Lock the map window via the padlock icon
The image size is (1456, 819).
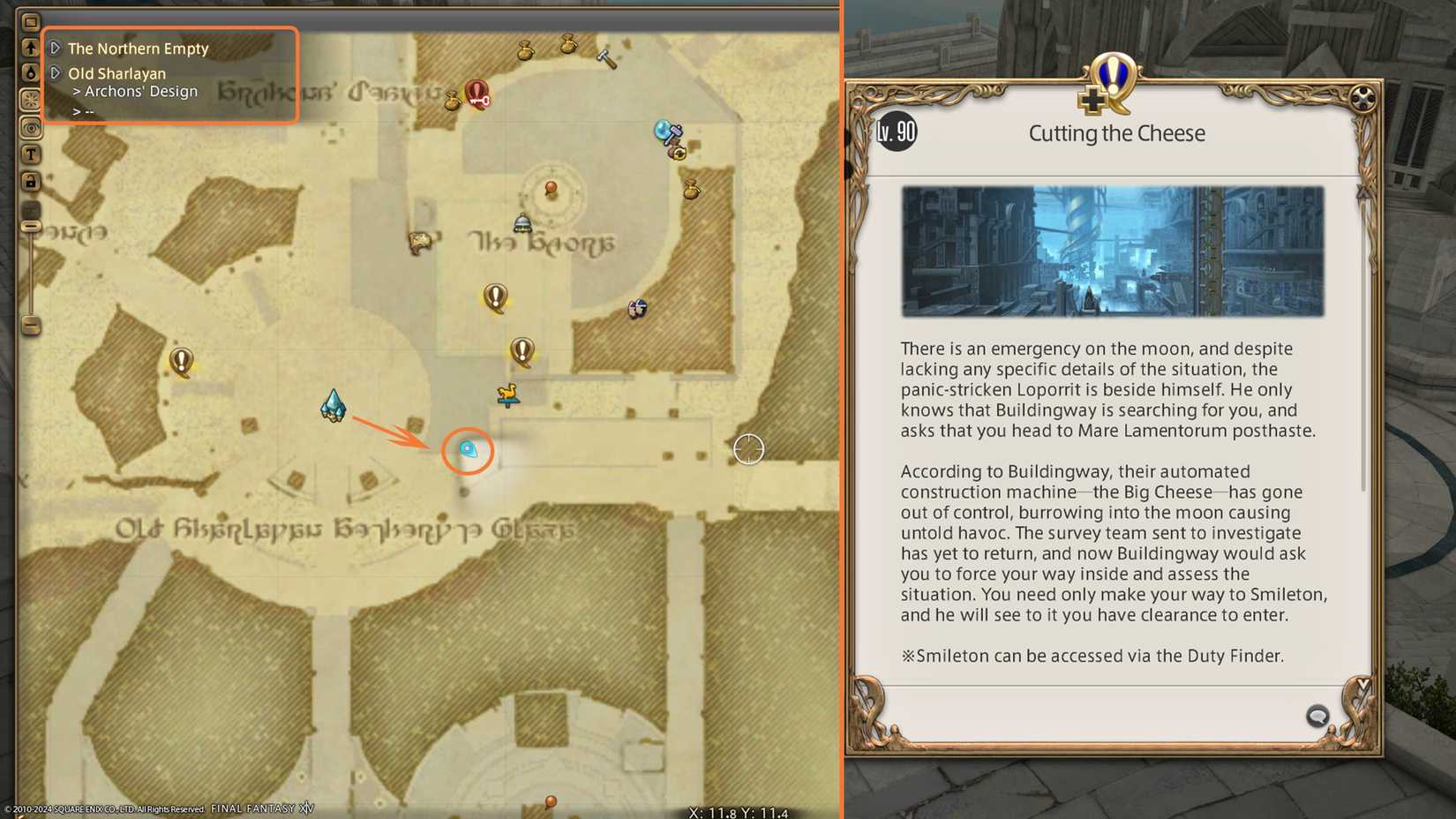33,181
